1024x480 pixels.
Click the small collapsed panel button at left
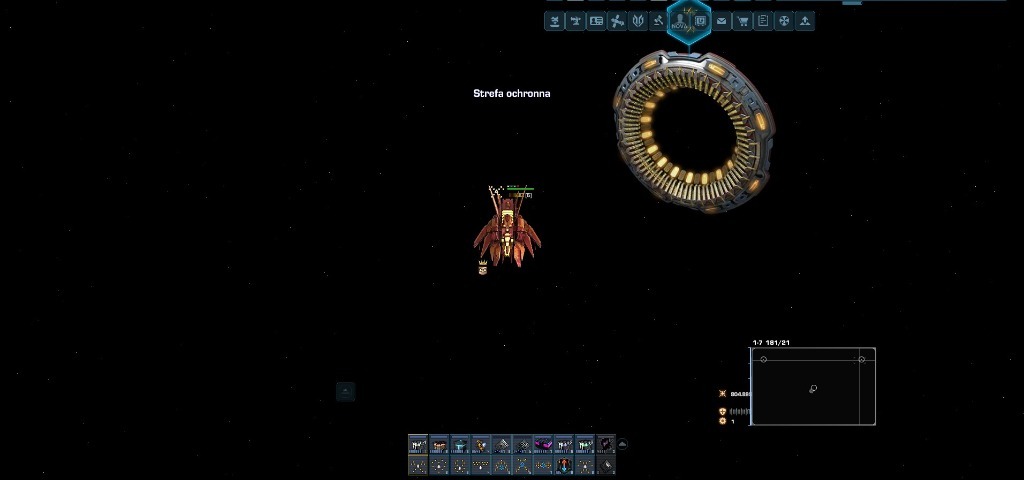[345, 391]
